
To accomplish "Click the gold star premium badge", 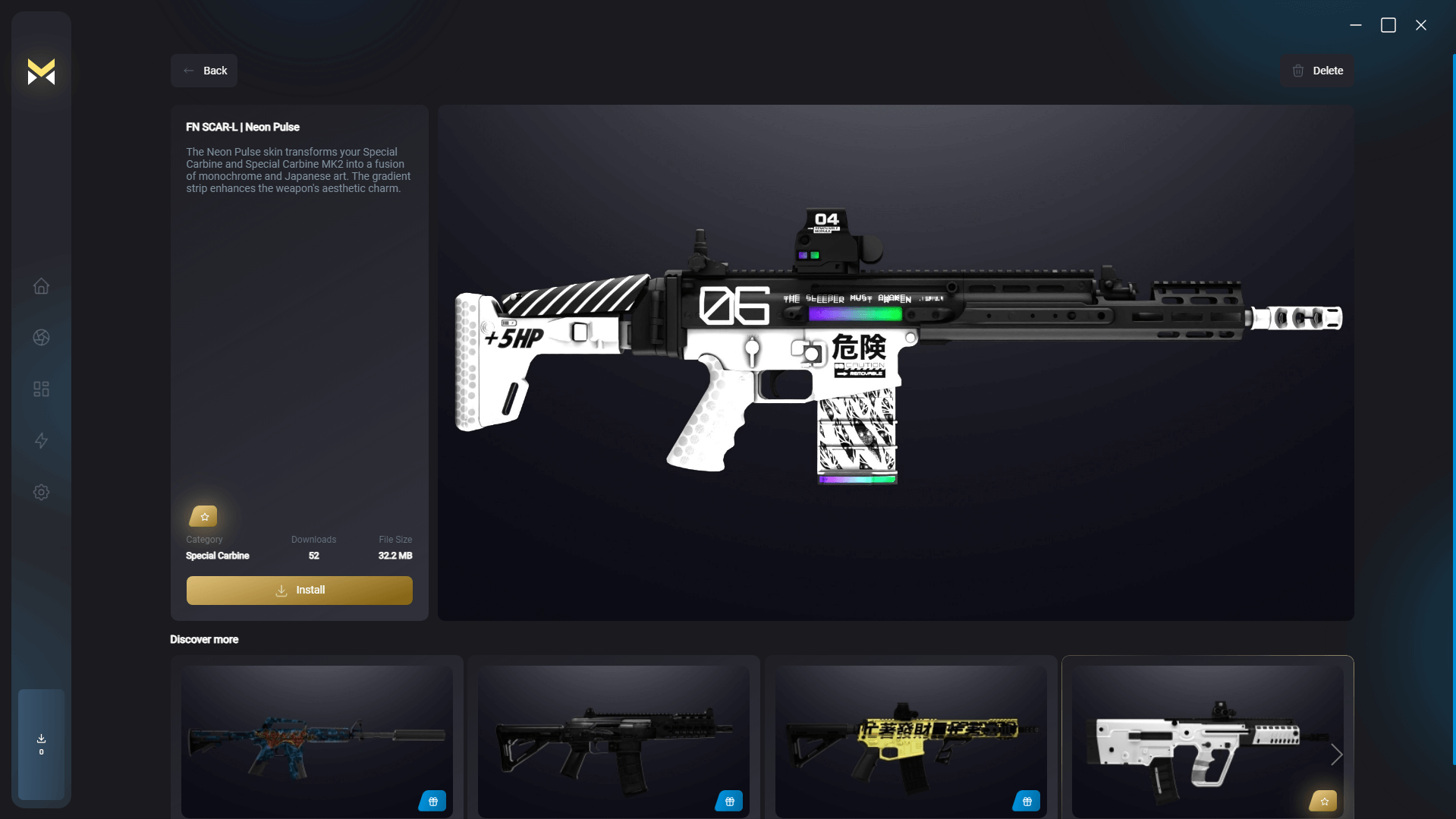I will (x=203, y=517).
